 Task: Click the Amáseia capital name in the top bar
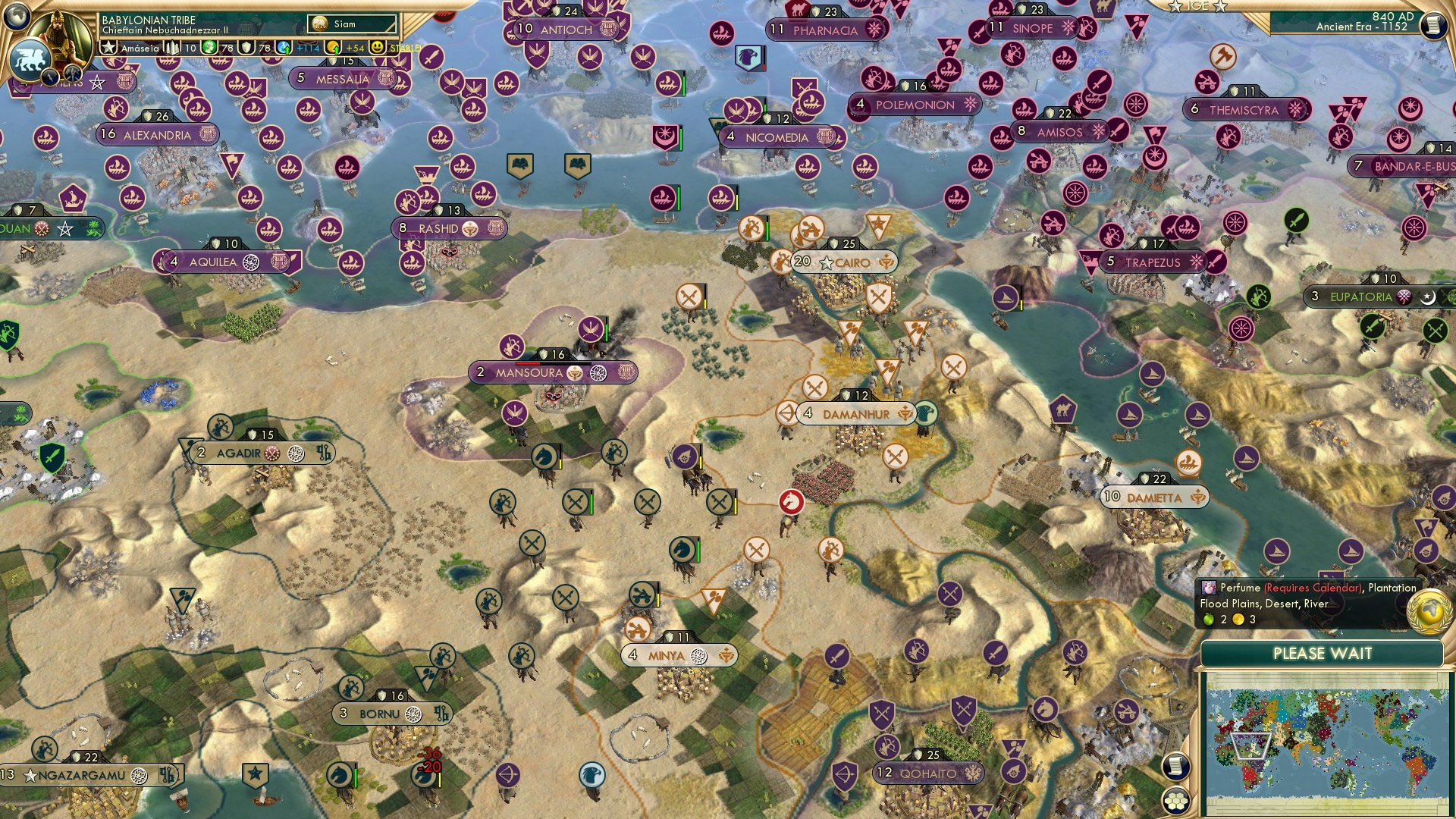click(139, 47)
